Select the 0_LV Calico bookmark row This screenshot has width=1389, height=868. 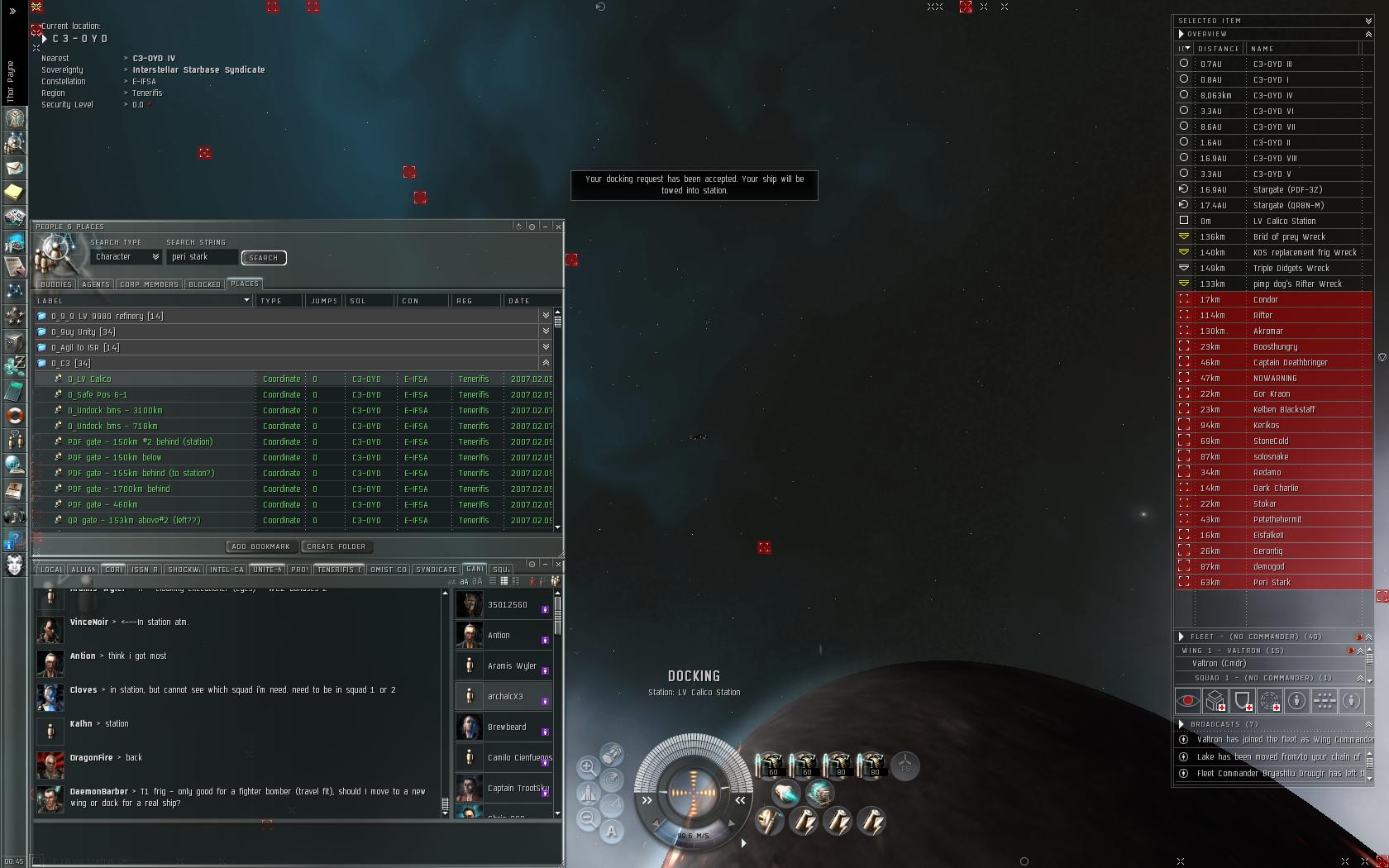coord(89,379)
